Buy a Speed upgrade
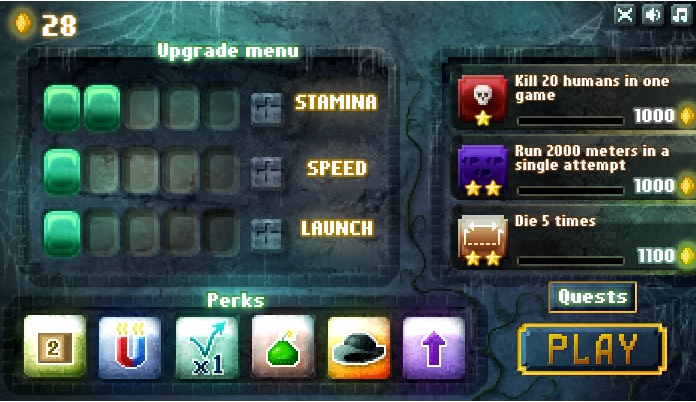This screenshot has width=696, height=402. [267, 168]
